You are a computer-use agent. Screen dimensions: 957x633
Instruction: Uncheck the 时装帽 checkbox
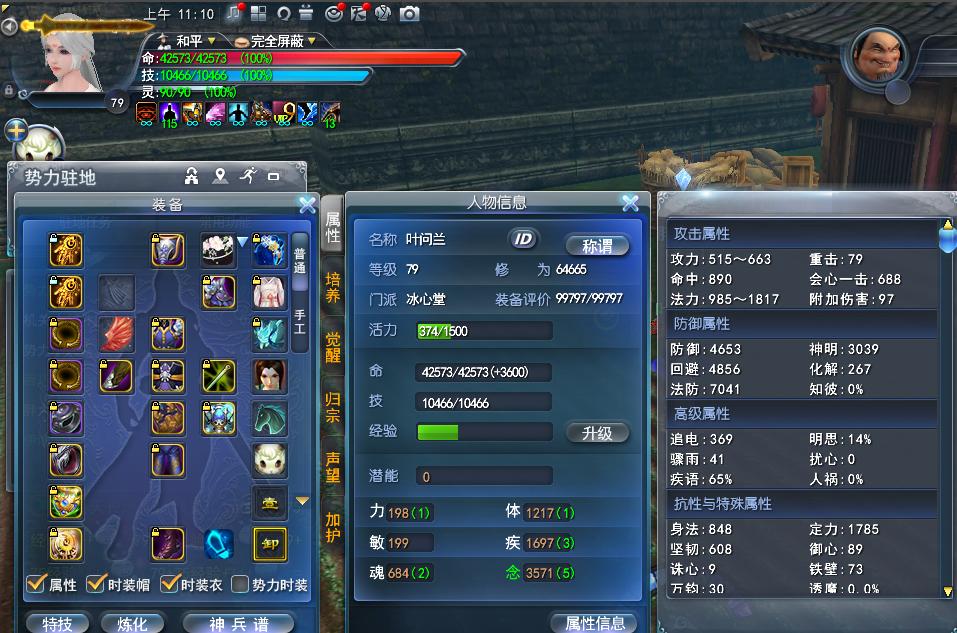pos(97,584)
